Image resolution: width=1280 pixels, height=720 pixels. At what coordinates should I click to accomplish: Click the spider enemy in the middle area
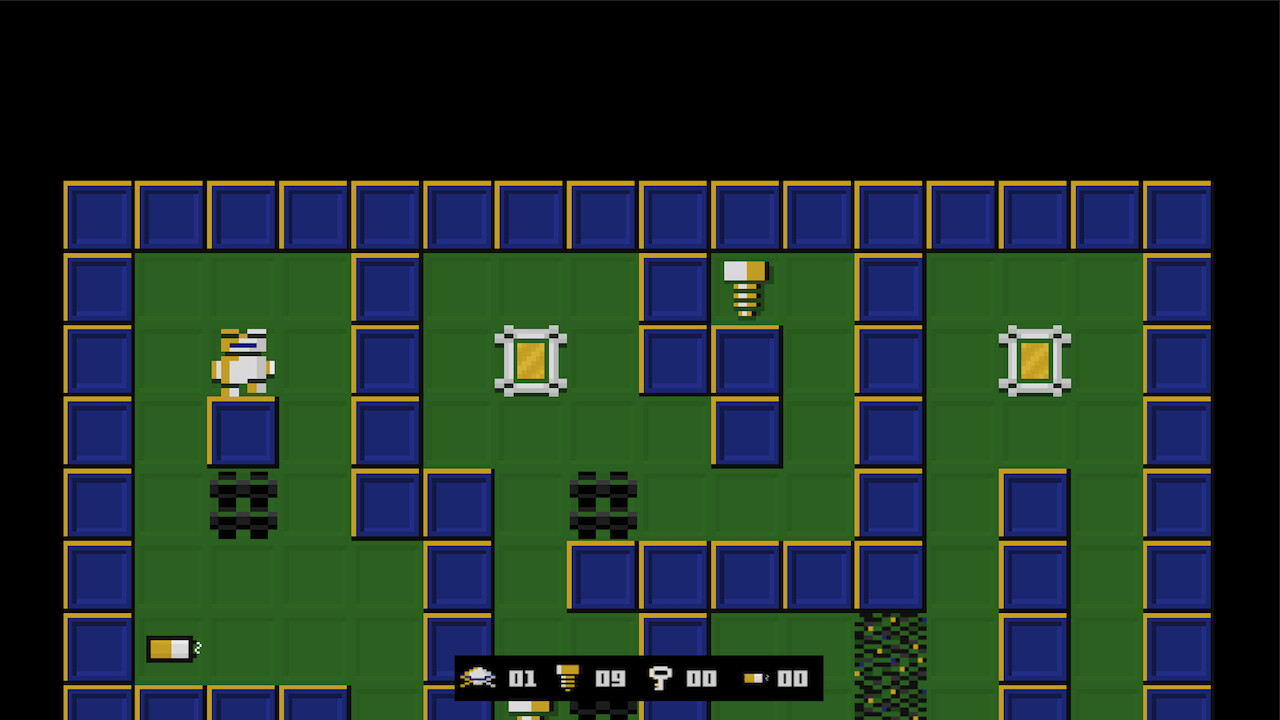pyautogui.click(x=603, y=503)
